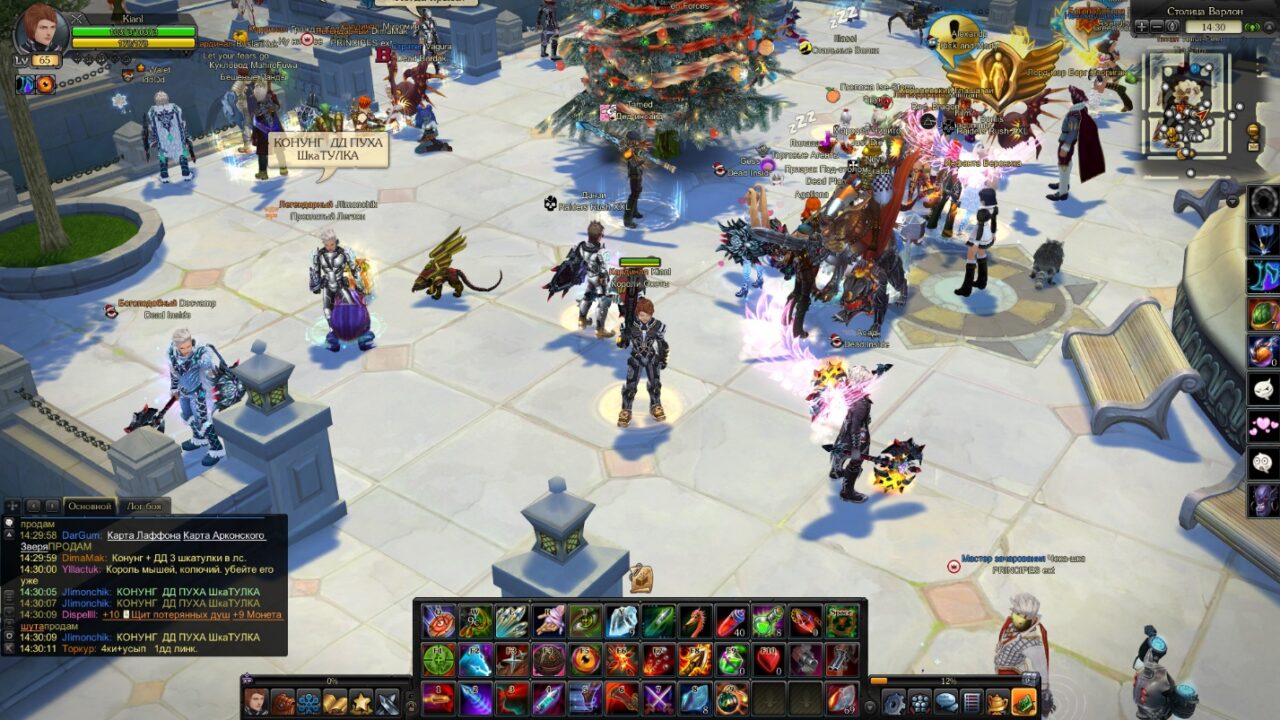Activate the F5 fiery eye skill

585,659
